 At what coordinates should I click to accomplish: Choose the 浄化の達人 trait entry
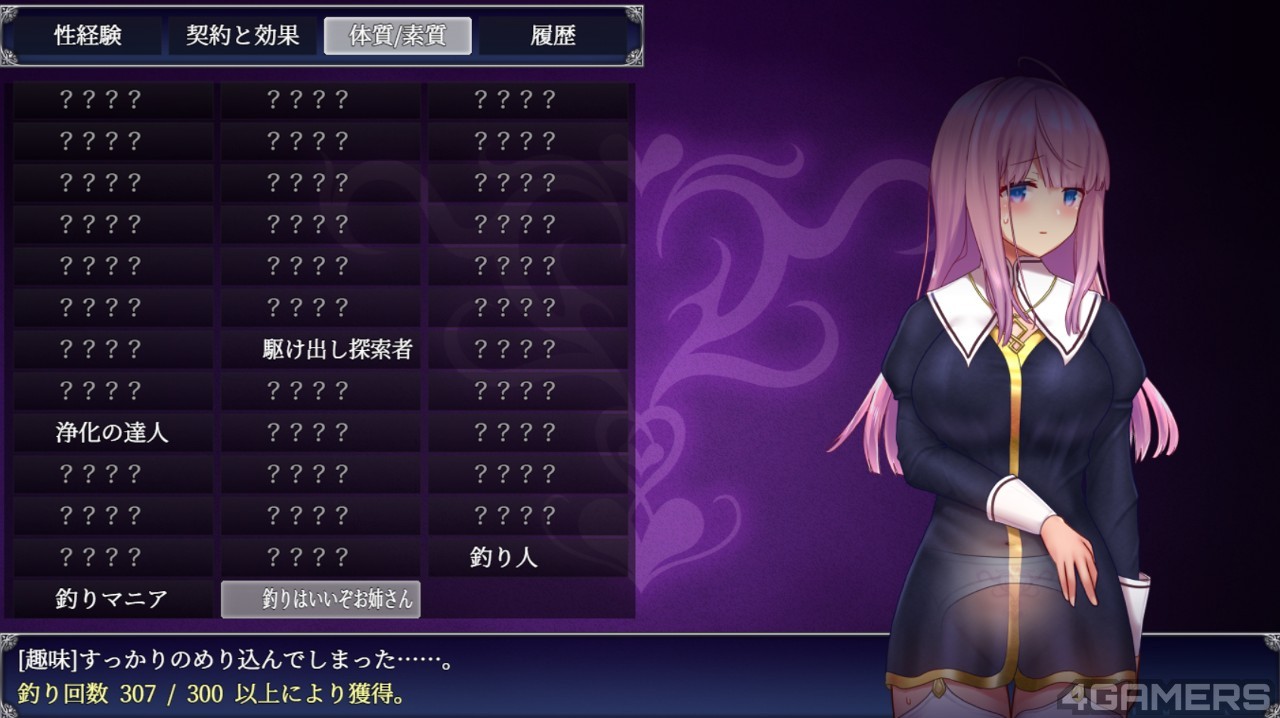(112, 433)
